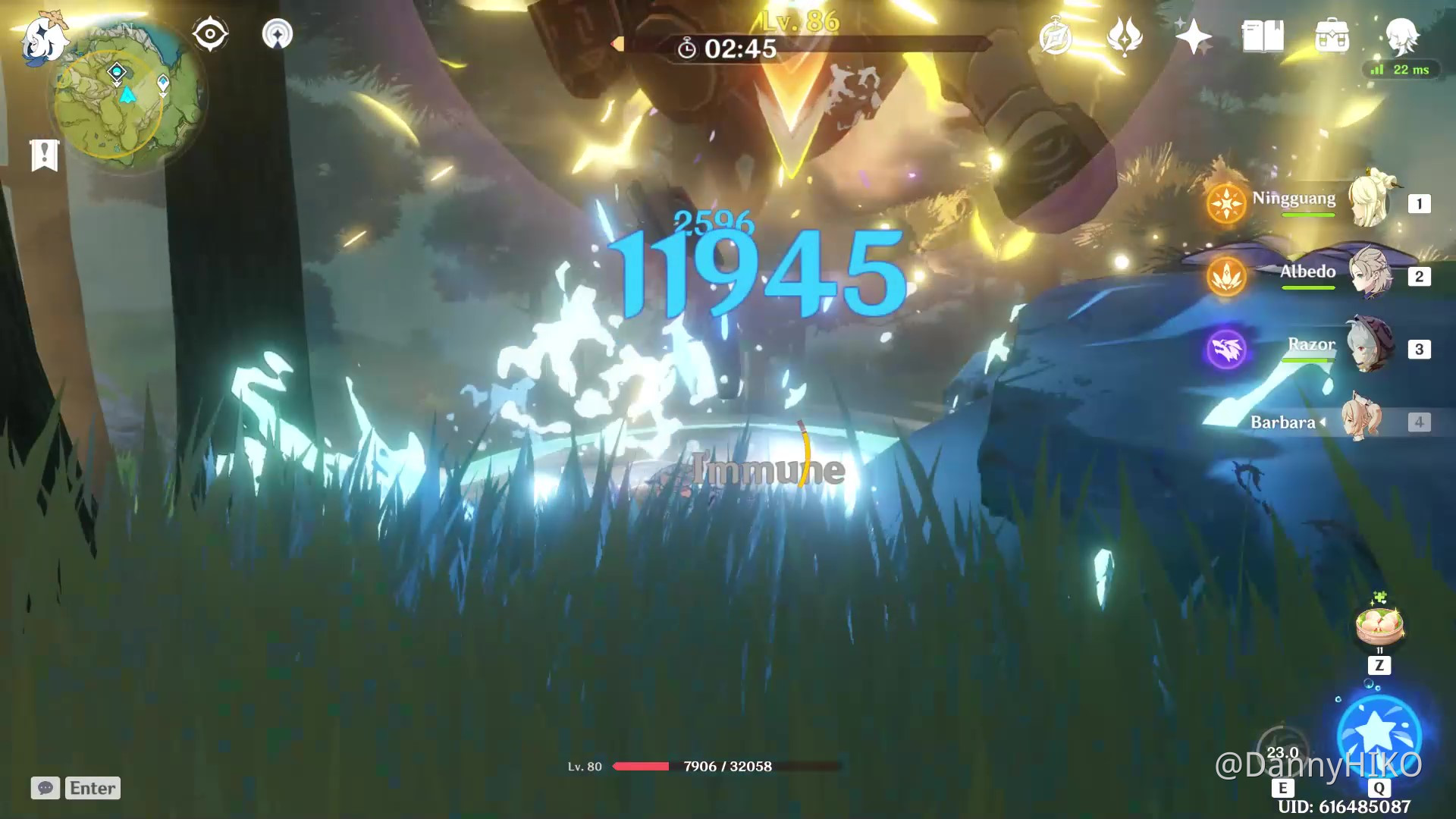The image size is (1456, 819).
Task: Open the compass events icon
Action: pos(1055,37)
